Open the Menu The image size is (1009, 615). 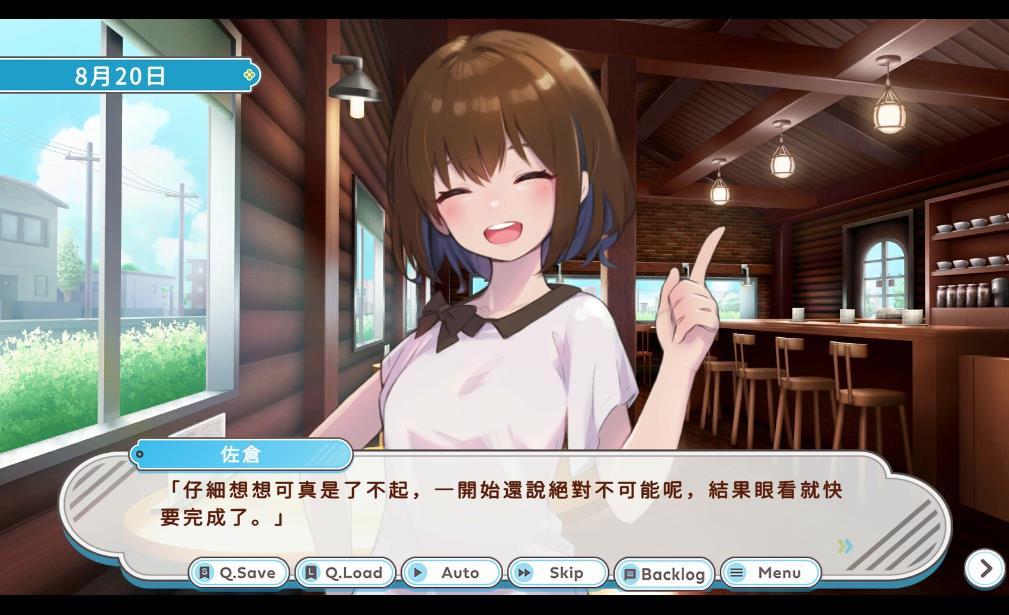(770, 573)
